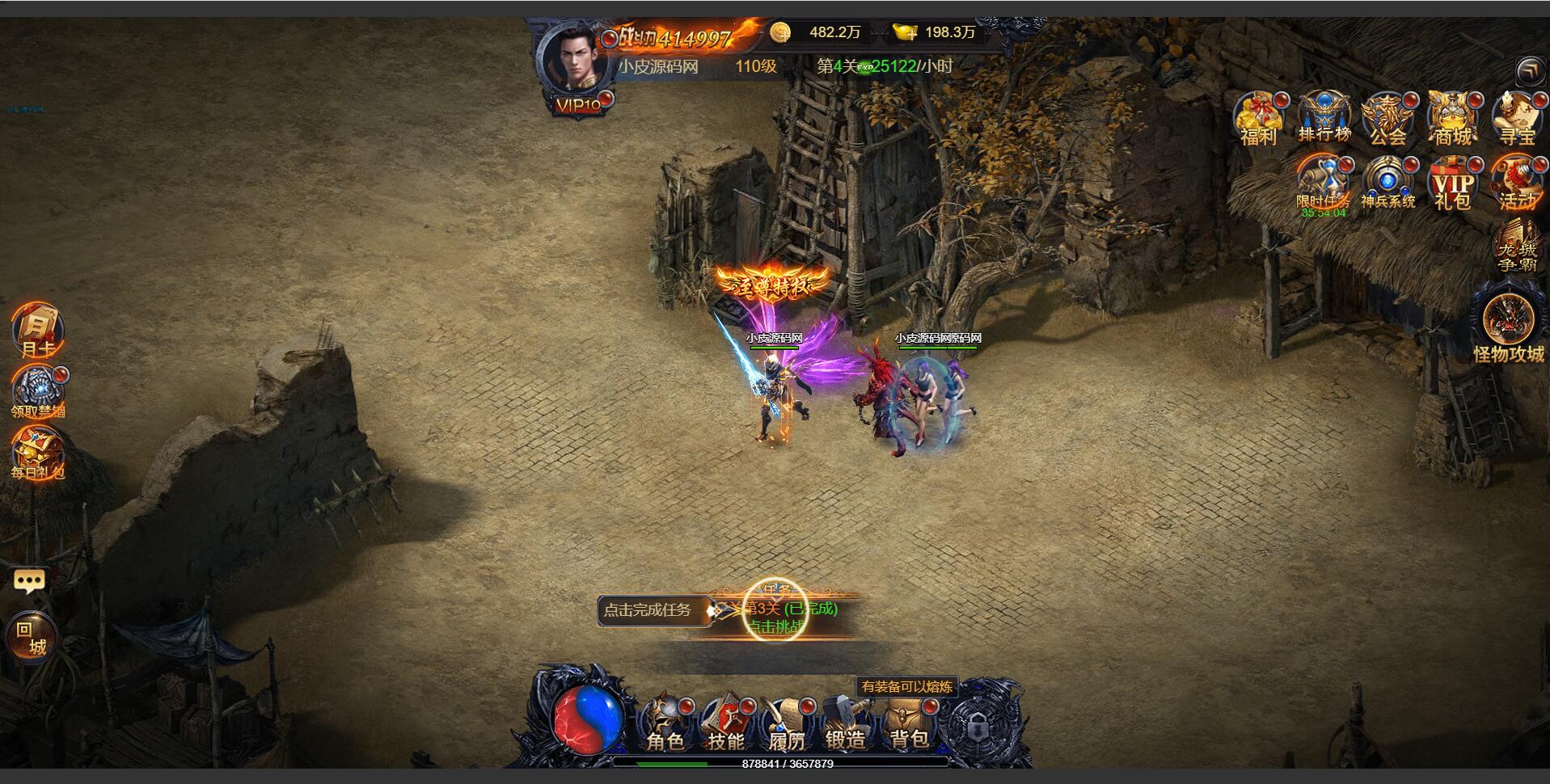The height and width of the screenshot is (784, 1550).
Task: Open the chat speech bubble
Action: (x=29, y=580)
